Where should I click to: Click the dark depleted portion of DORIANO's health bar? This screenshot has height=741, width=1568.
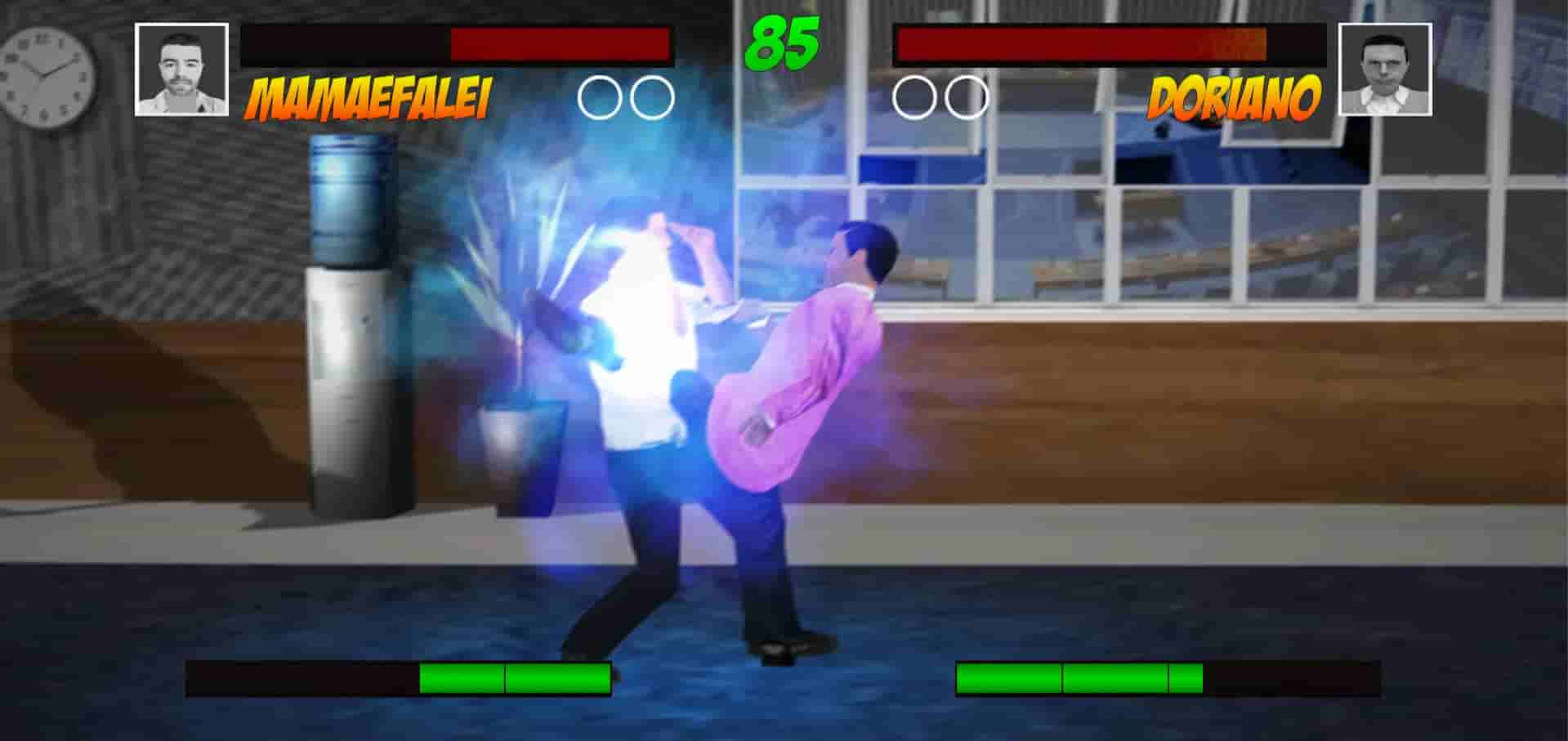[1299, 45]
